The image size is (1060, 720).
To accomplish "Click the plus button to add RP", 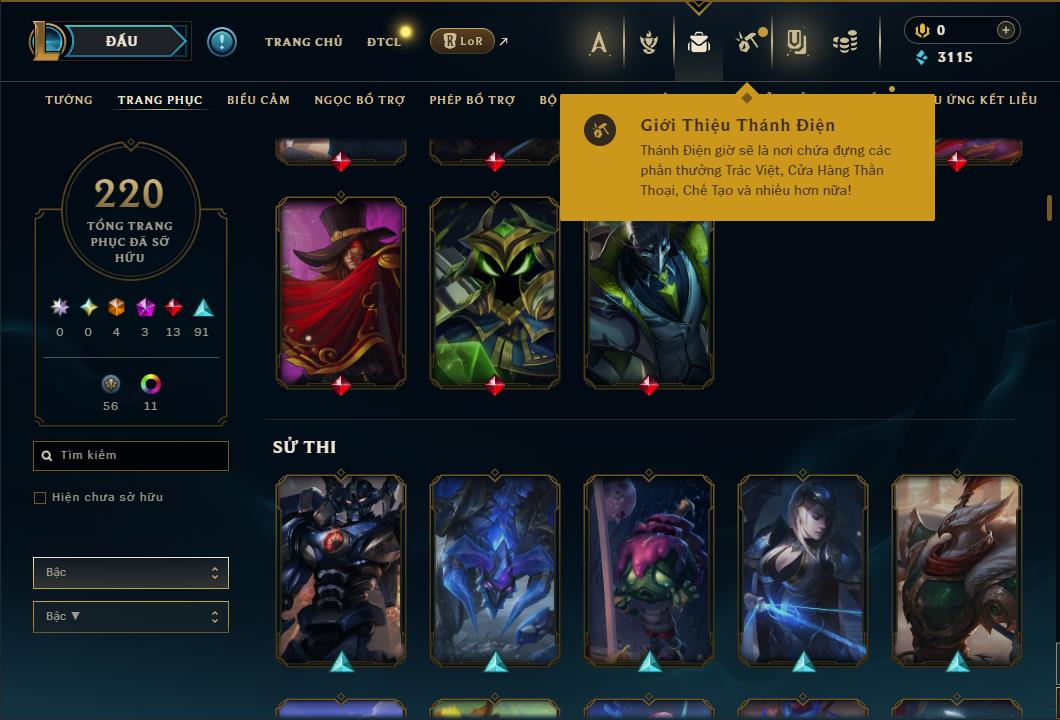I will pos(1005,30).
